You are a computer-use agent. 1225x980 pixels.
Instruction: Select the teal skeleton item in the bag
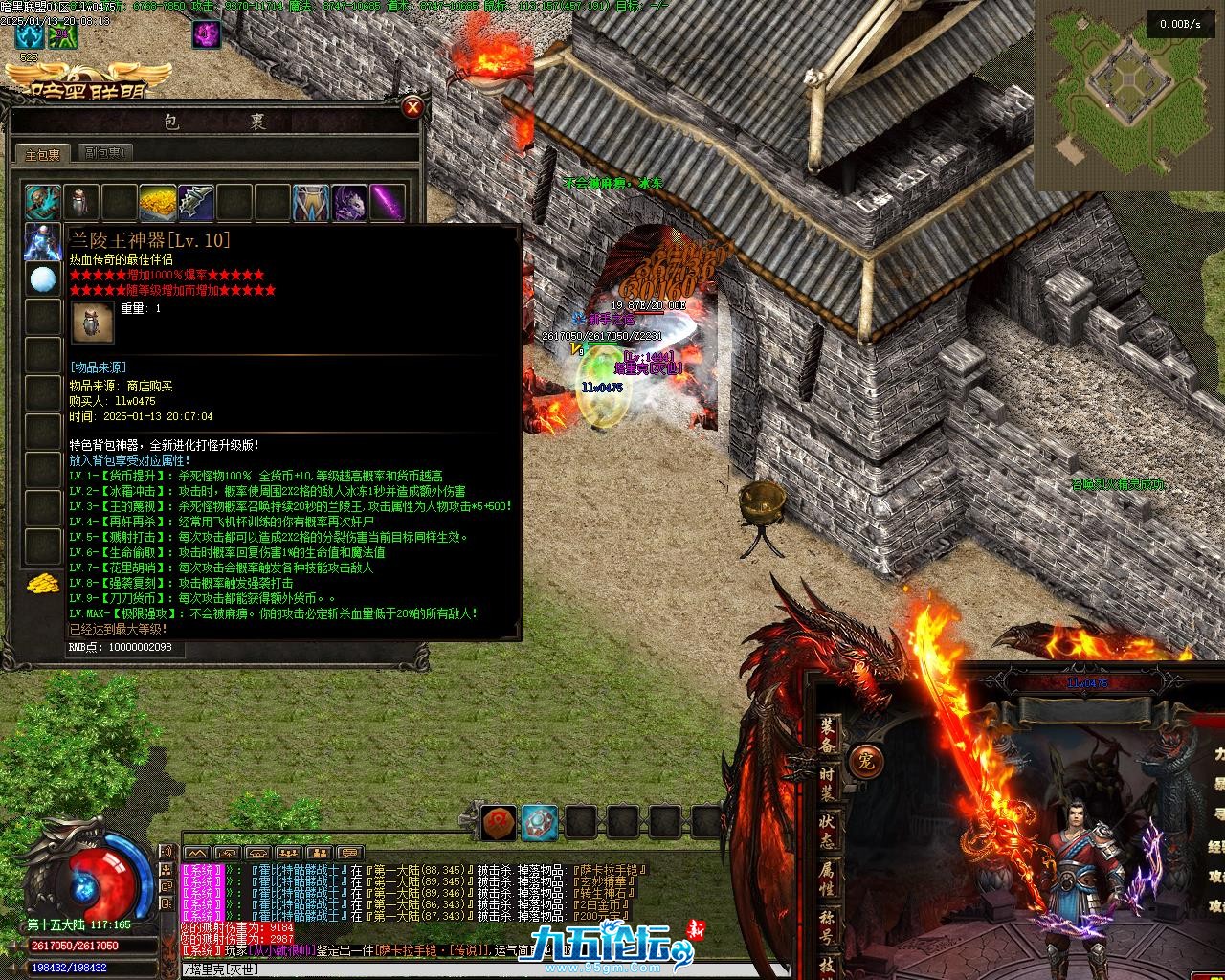42,203
